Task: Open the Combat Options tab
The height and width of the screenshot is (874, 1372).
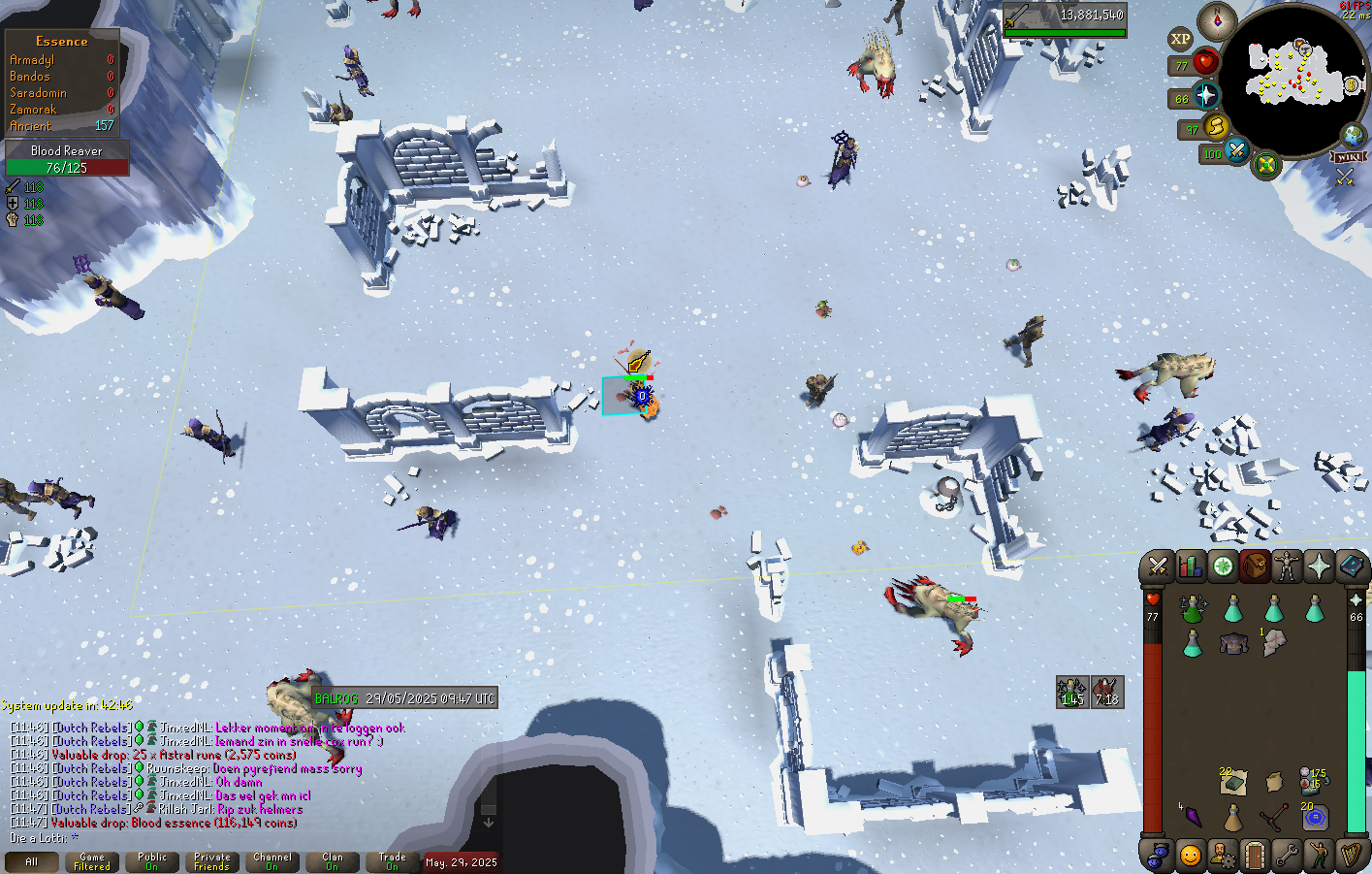Action: 1158,566
